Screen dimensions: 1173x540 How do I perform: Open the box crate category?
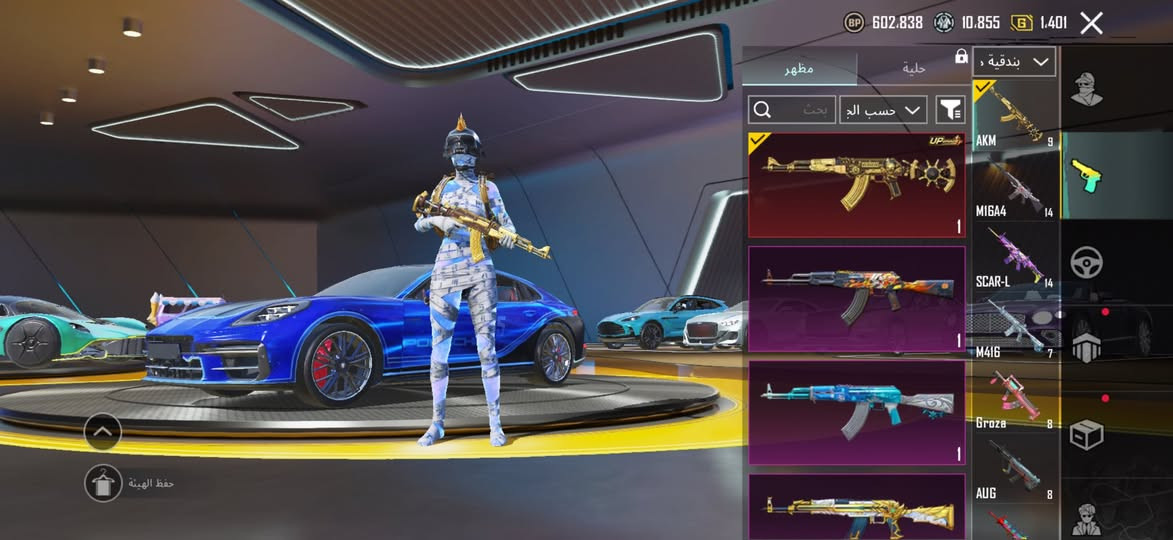pyautogui.click(x=1086, y=435)
